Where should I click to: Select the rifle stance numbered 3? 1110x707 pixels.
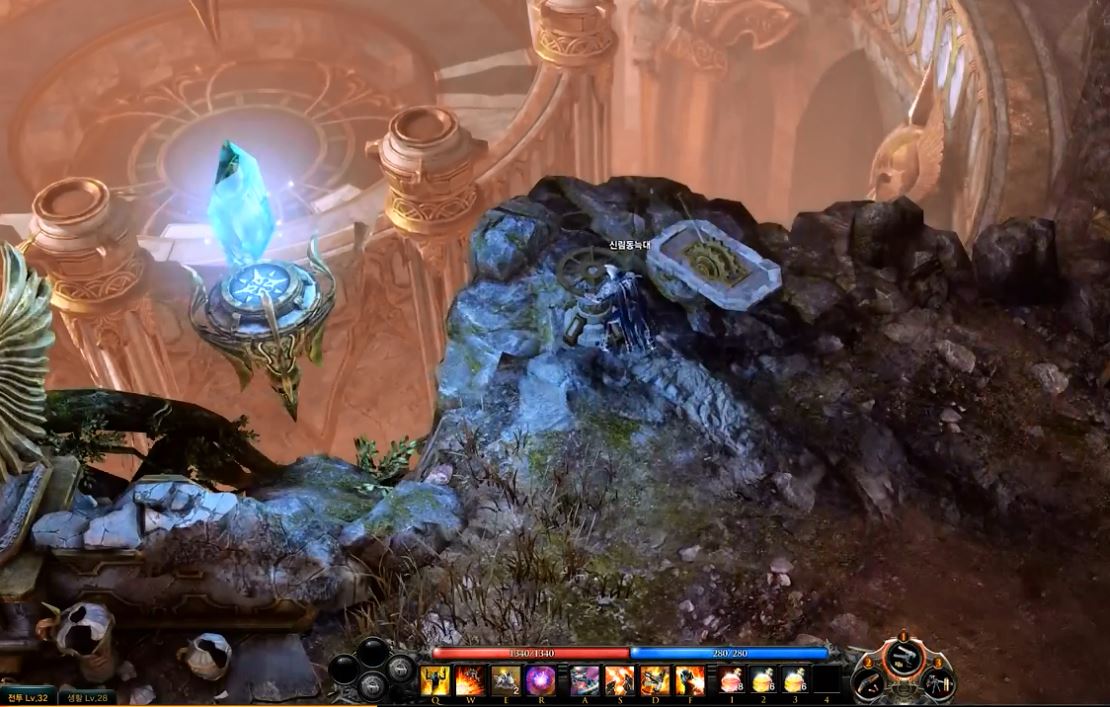[x=934, y=683]
